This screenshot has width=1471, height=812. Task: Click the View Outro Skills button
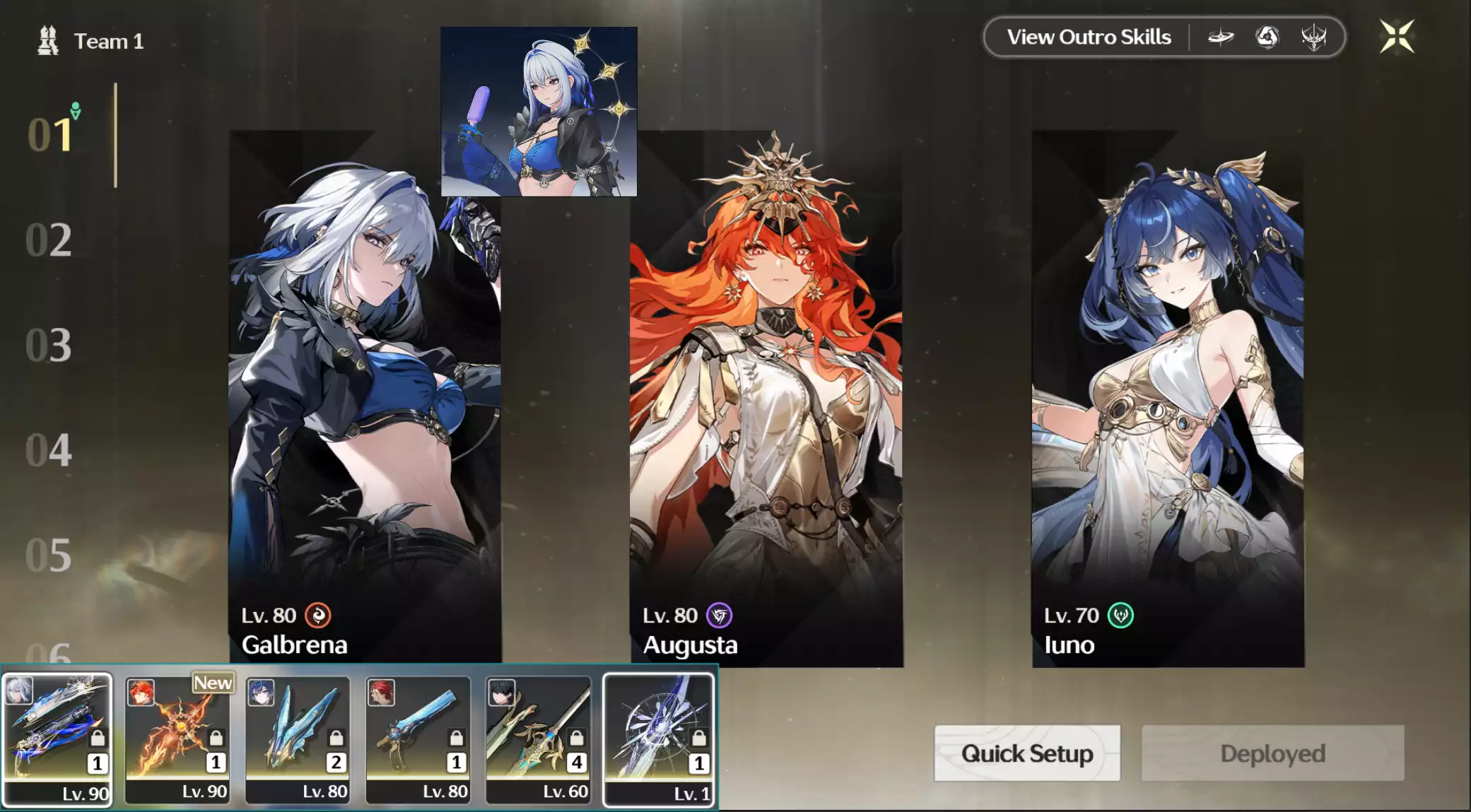[x=1089, y=37]
